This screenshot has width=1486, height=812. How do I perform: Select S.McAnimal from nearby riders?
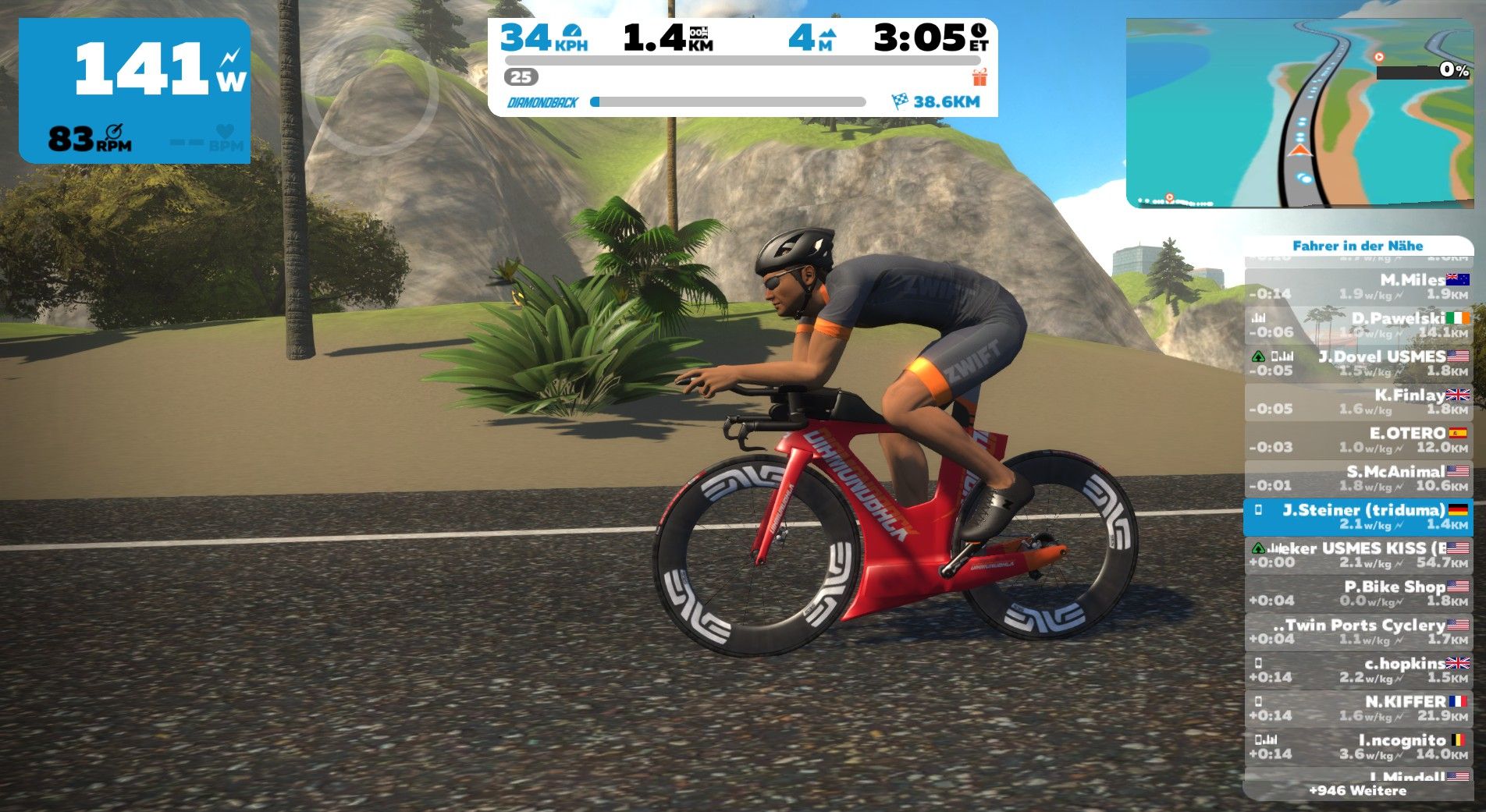tap(1358, 477)
